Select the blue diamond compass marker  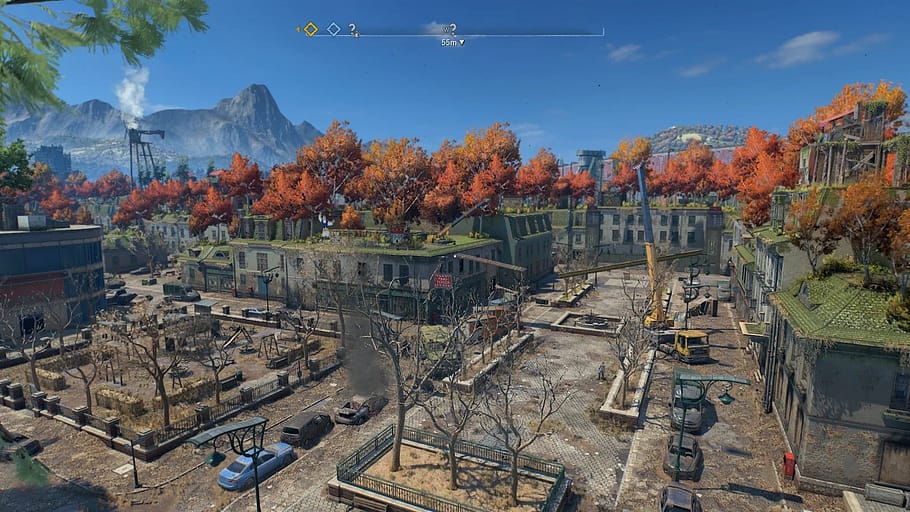[x=334, y=29]
